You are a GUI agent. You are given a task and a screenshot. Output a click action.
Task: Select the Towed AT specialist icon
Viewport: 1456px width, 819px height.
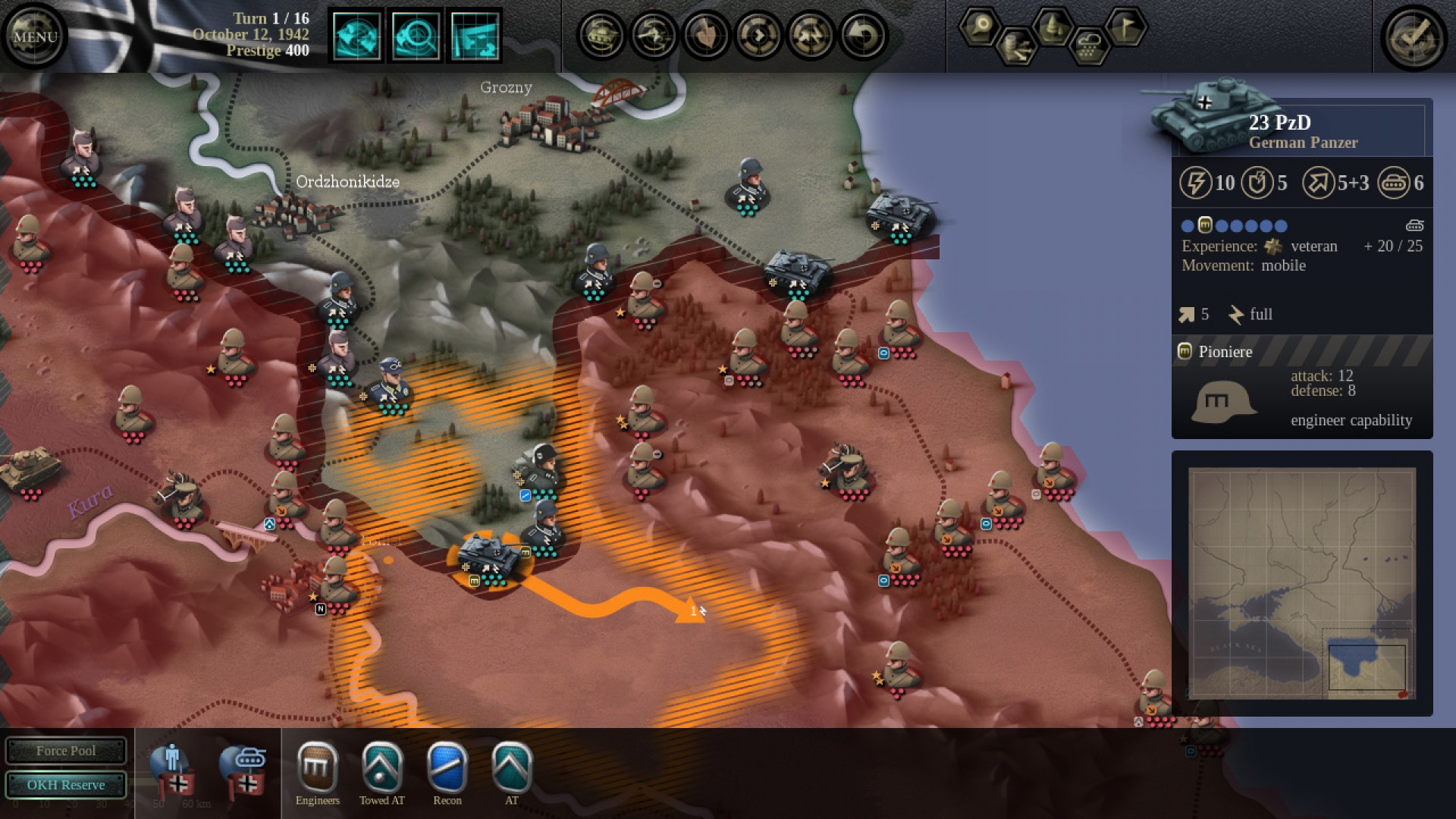pos(382,770)
